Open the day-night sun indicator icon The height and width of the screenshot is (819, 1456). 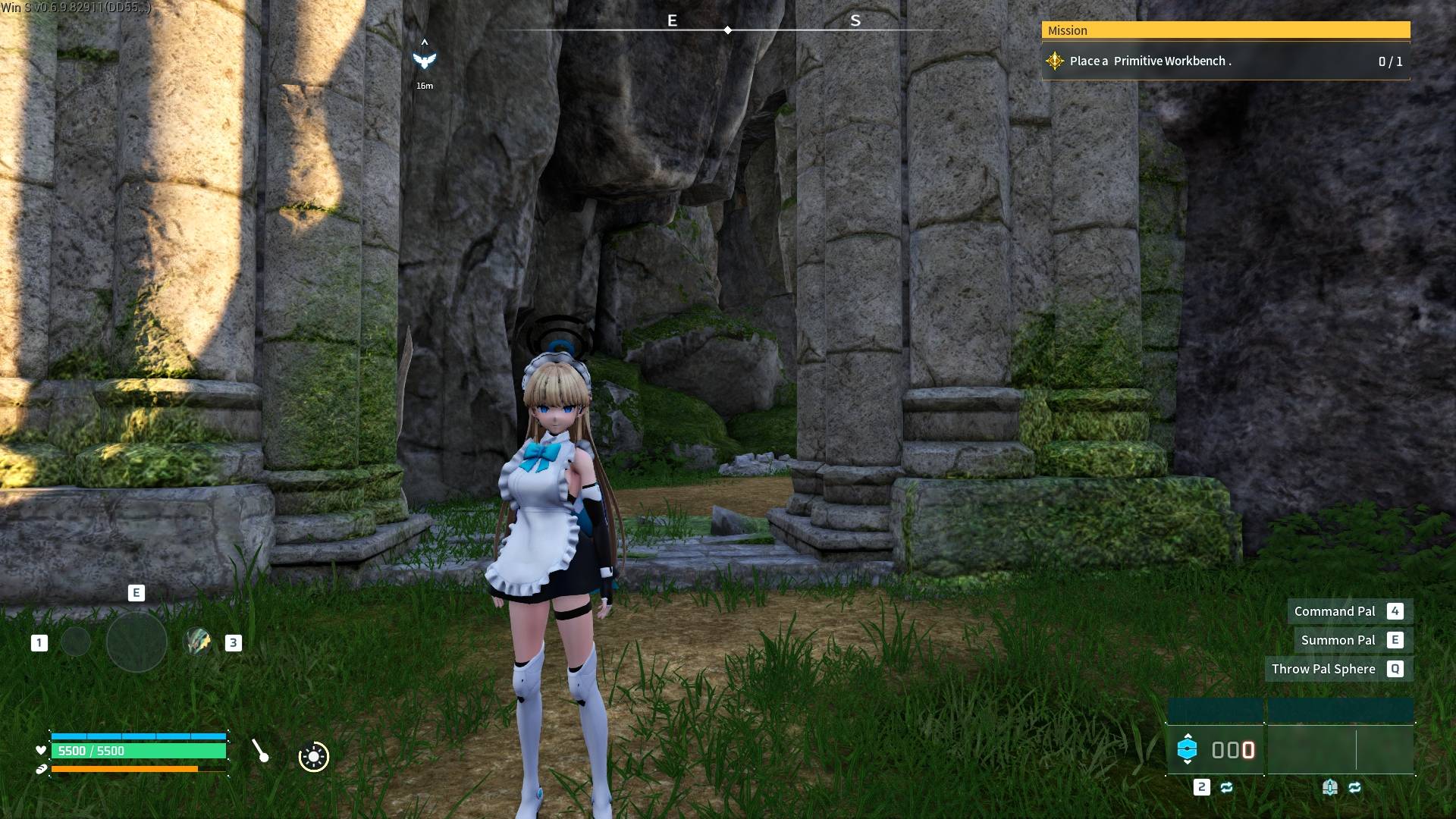[x=313, y=756]
